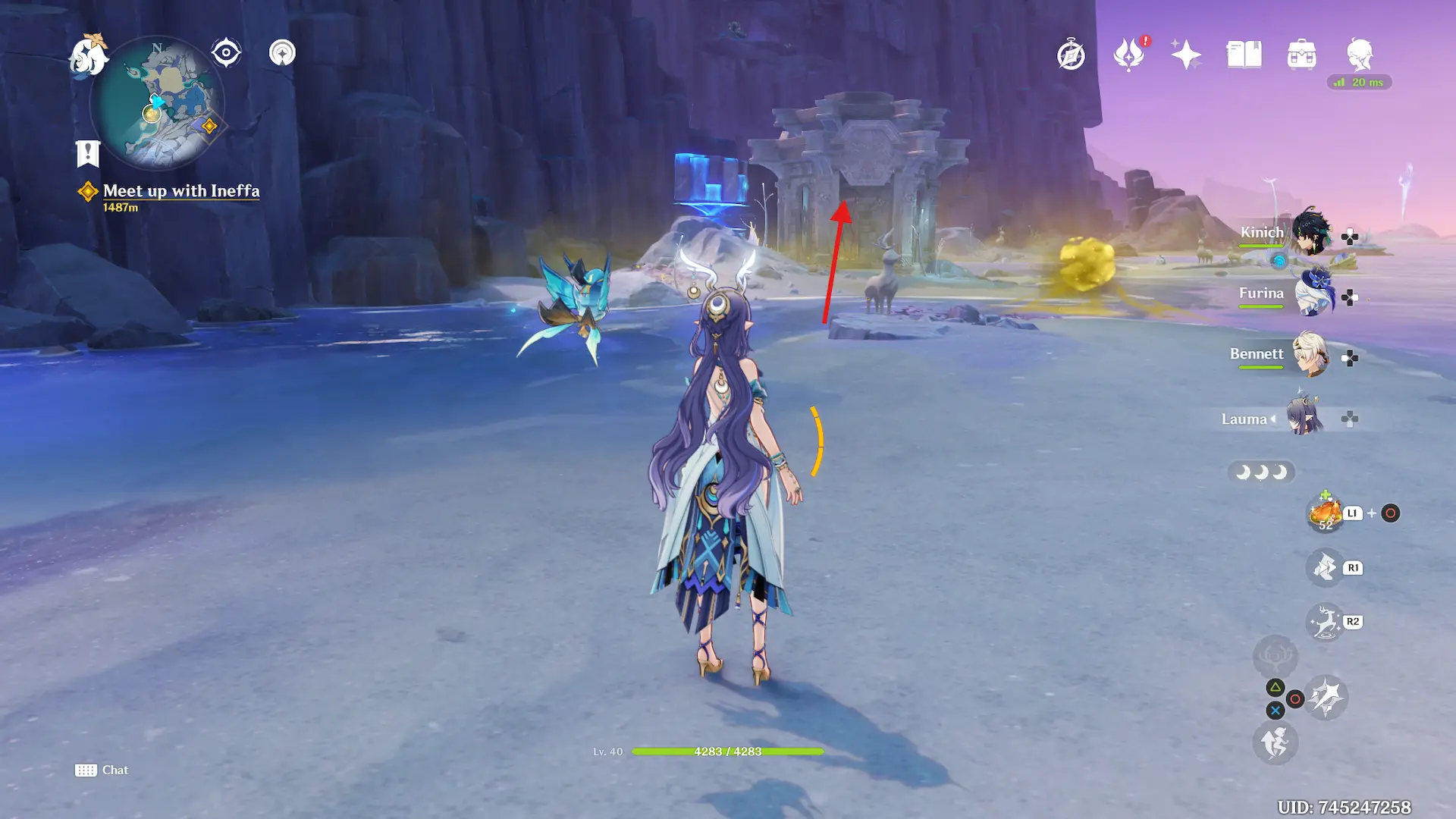Expand the circular minimap
Screen dimensions: 1456x819
coord(158,104)
